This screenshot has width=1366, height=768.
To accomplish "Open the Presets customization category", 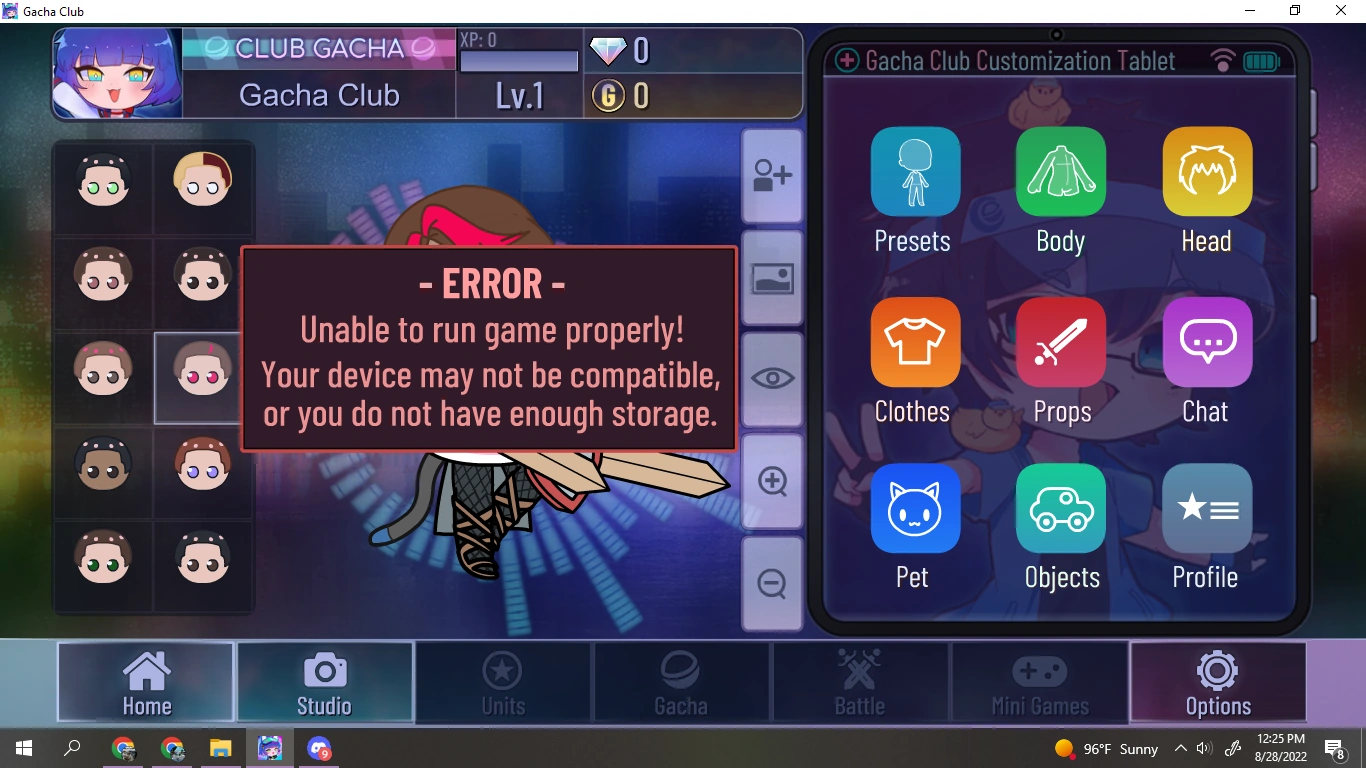I will [913, 171].
